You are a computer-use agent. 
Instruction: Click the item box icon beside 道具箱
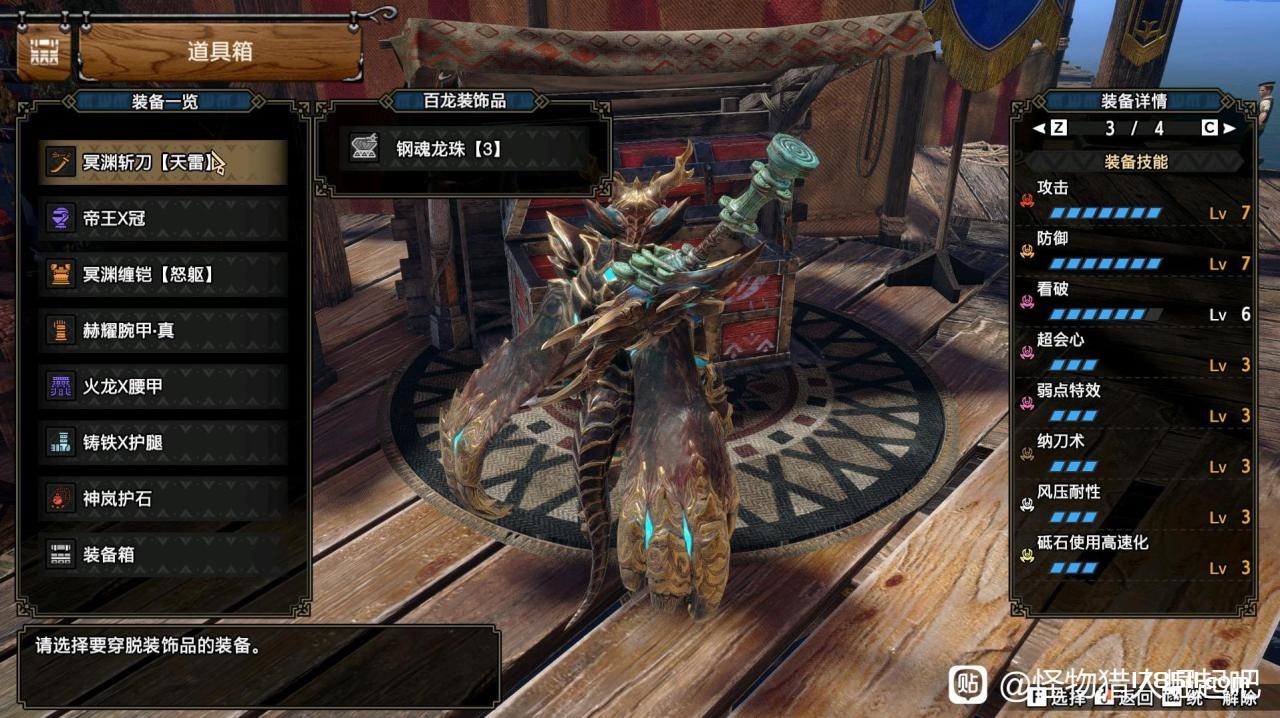tap(43, 52)
